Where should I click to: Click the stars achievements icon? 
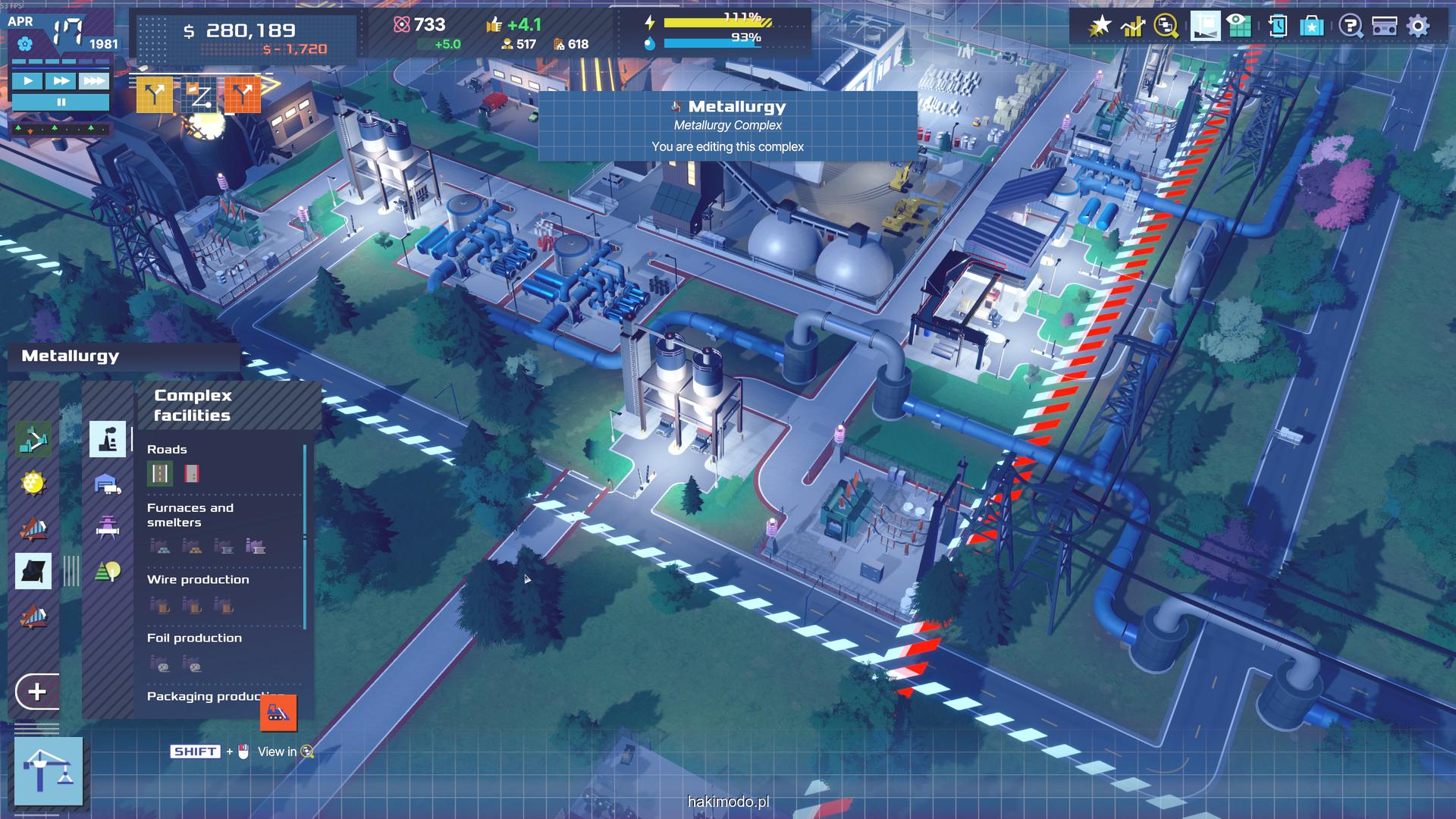click(1100, 27)
